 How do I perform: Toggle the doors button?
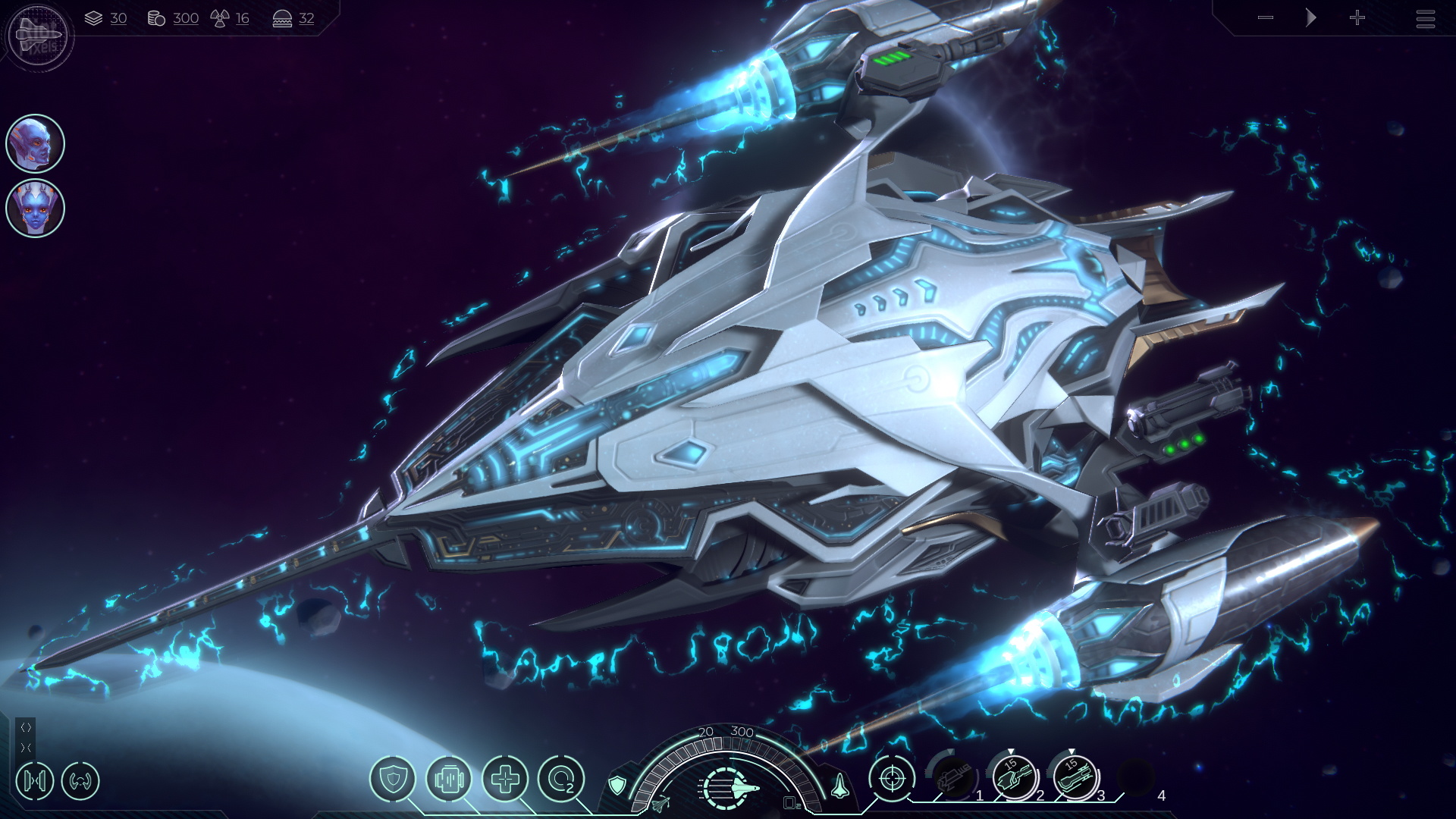point(35,780)
